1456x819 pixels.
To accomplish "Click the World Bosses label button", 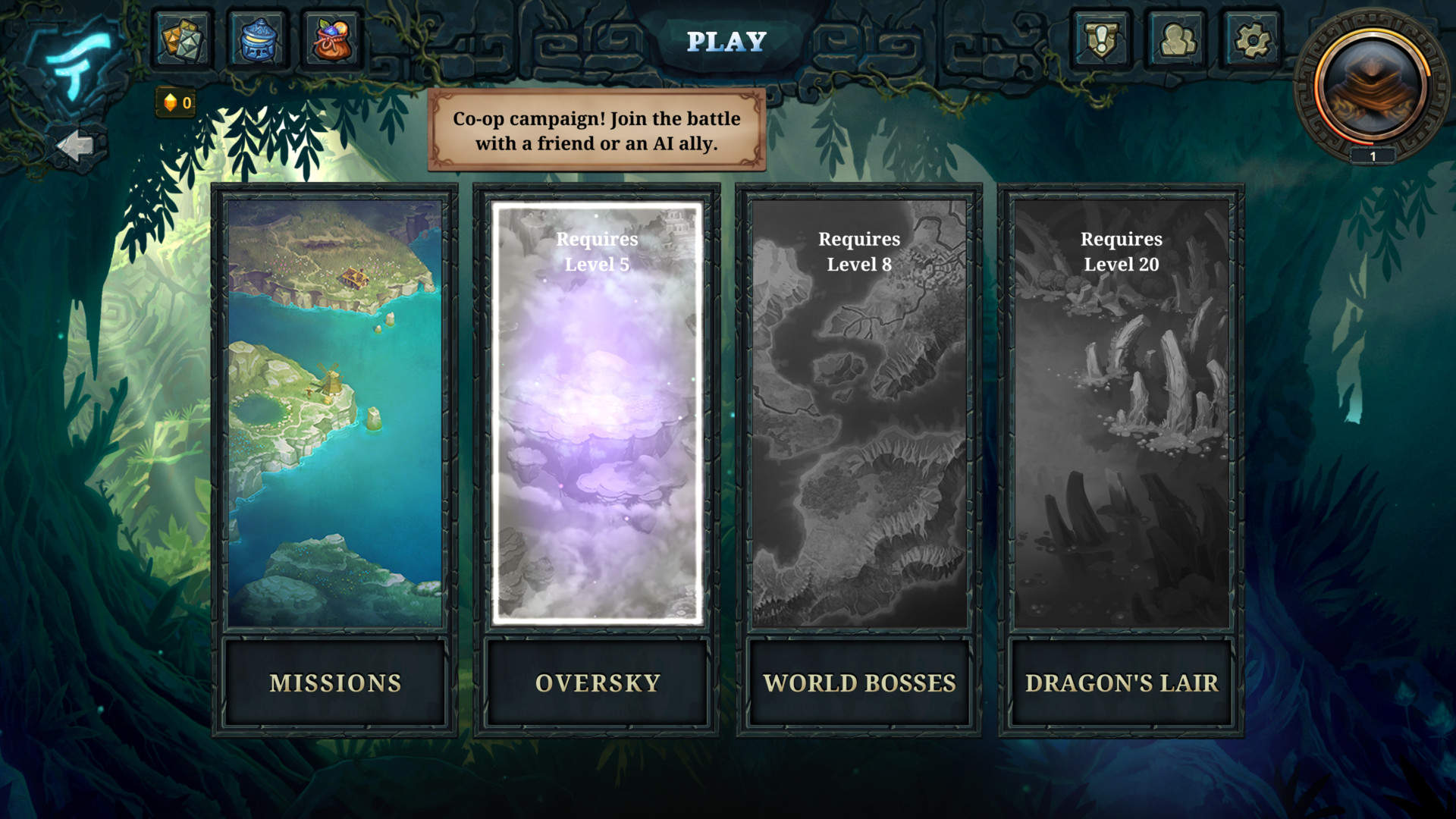I will 859,682.
